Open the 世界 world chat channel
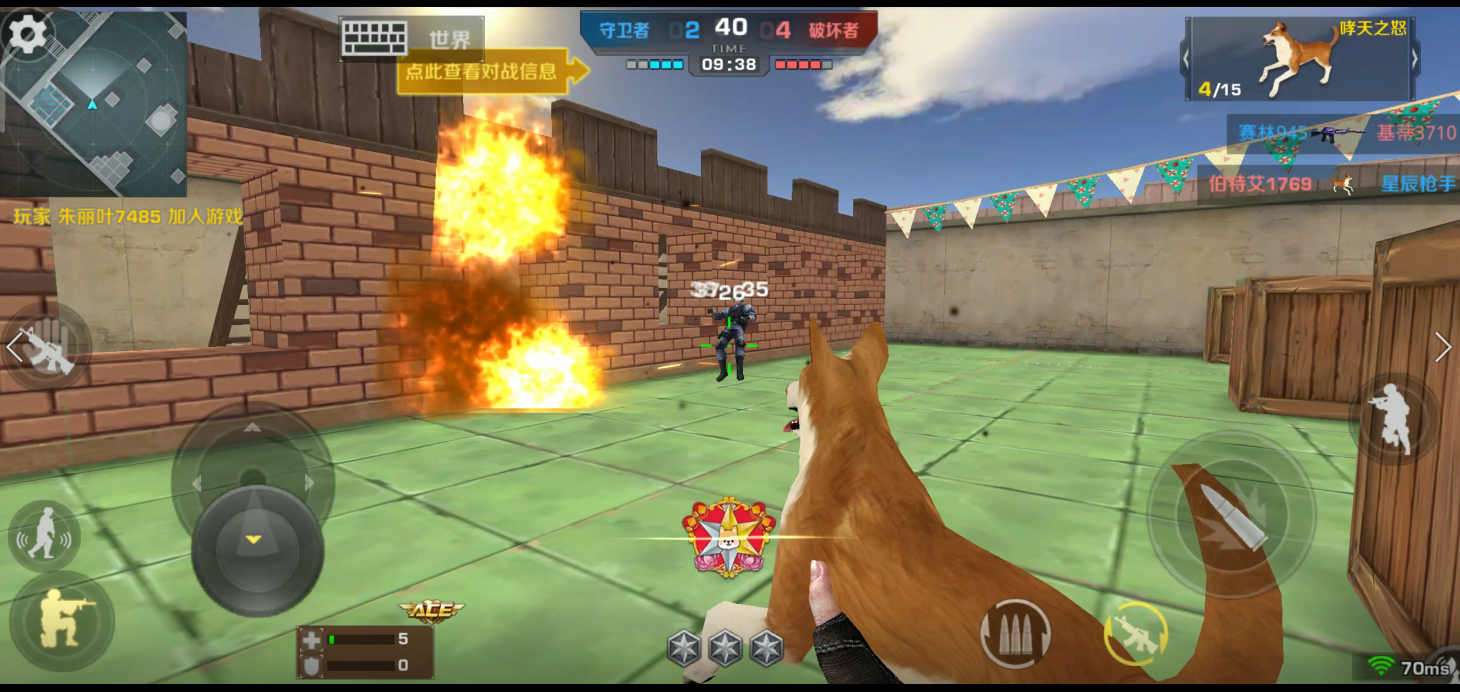The image size is (1460, 692). 450,40
